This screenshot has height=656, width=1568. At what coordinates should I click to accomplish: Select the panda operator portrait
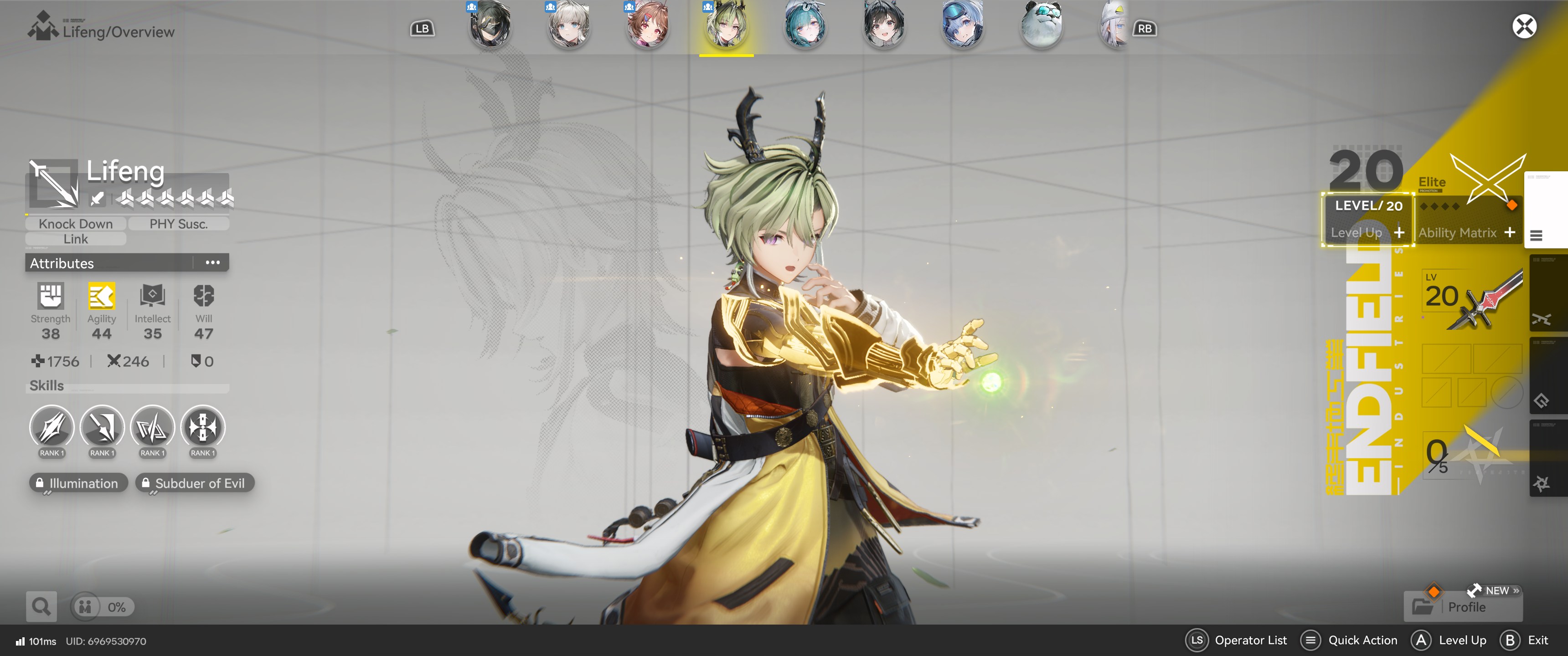click(x=1042, y=26)
